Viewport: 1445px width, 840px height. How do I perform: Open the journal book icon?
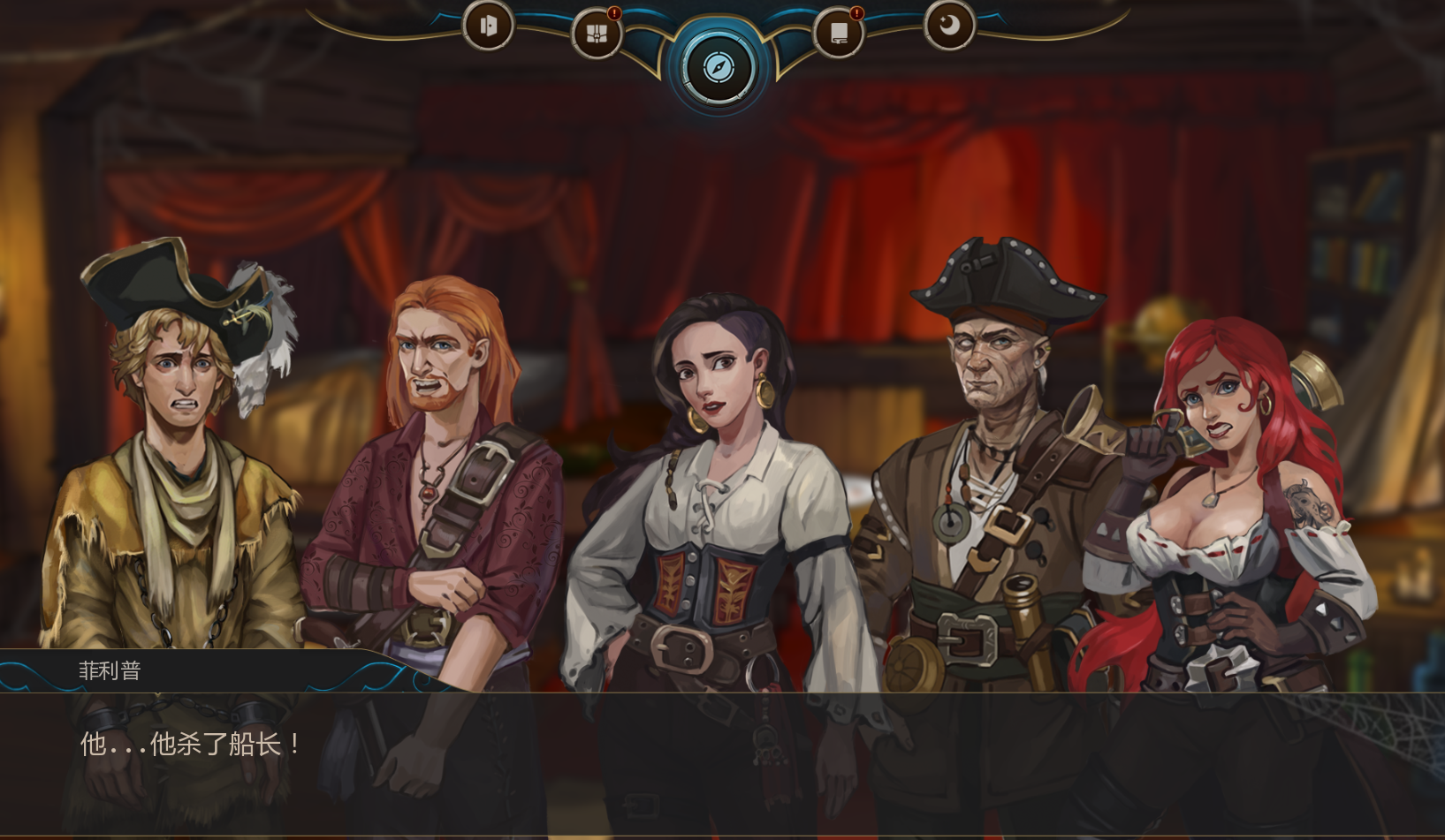[x=838, y=34]
